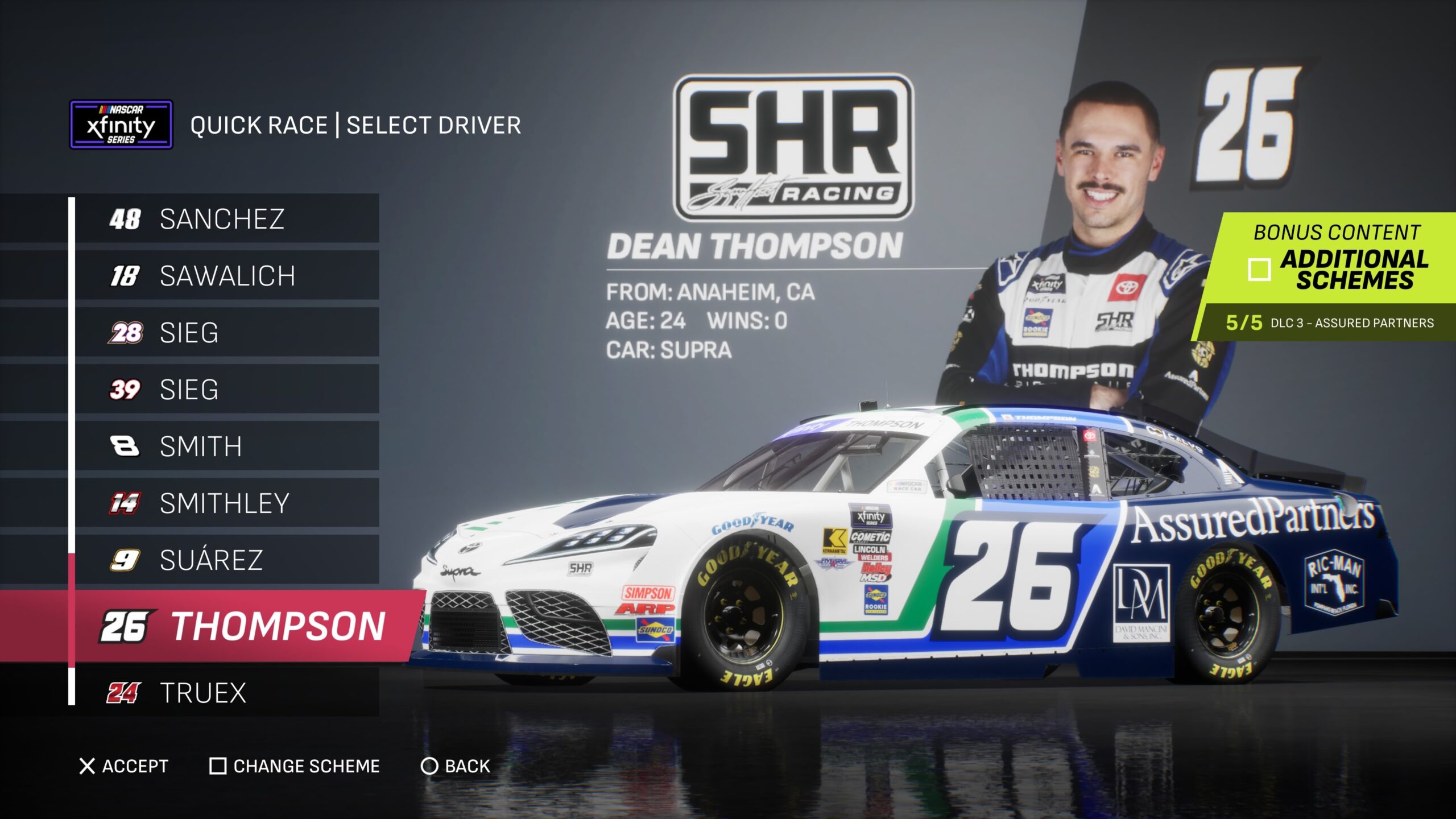Viewport: 1456px width, 819px height.
Task: Select highlighted driver 26 Thompson
Action: 245,626
